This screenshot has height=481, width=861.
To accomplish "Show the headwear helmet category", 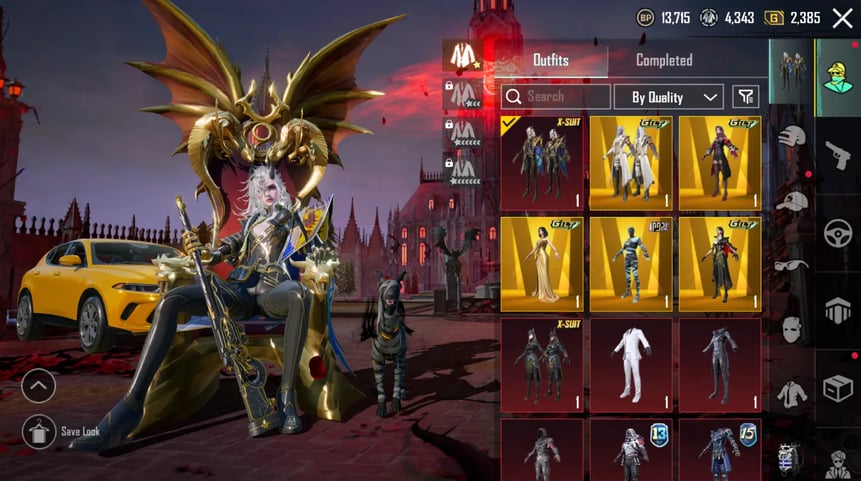I will [792, 136].
